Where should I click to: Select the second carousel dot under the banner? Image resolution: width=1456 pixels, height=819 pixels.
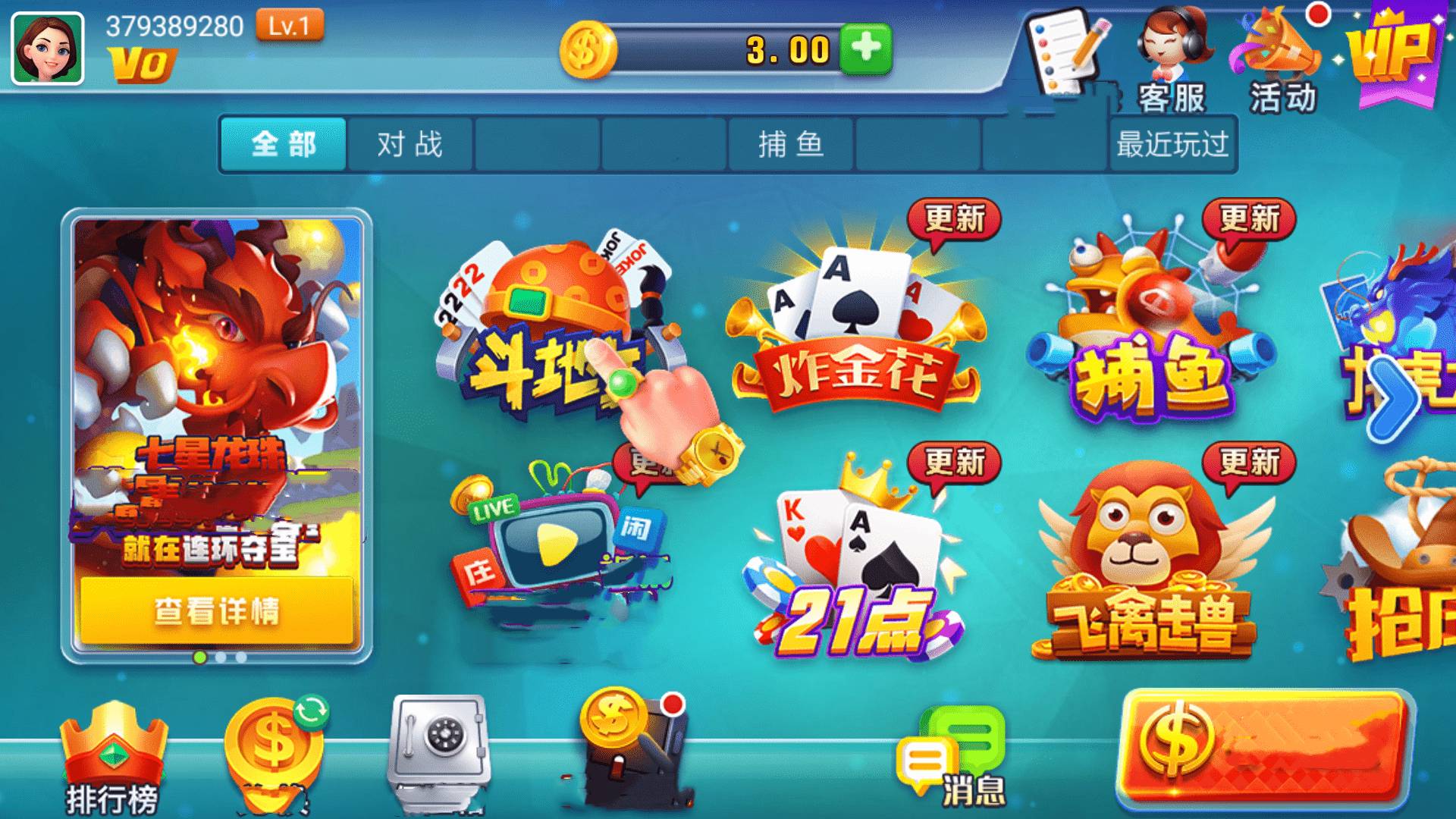[x=221, y=657]
